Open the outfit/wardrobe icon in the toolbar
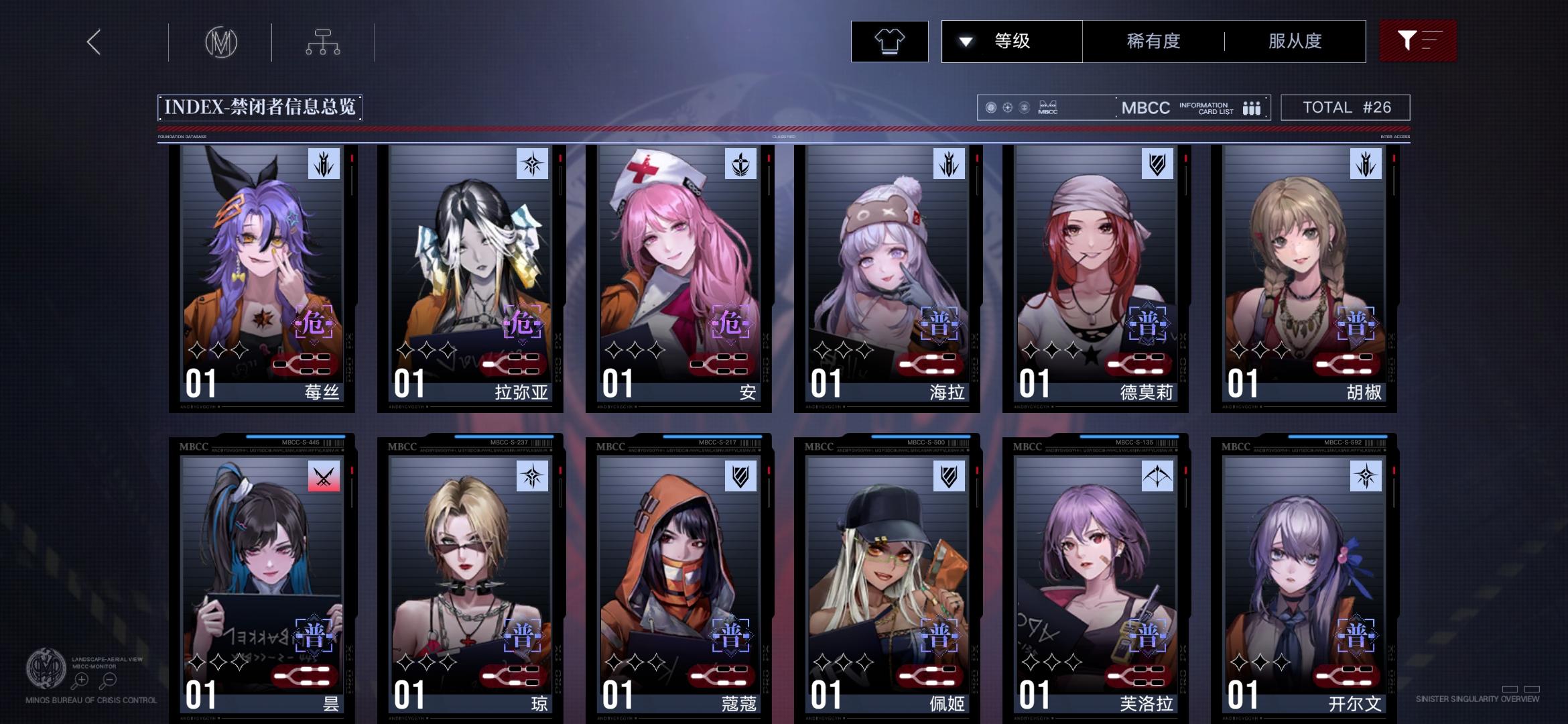 [889, 42]
